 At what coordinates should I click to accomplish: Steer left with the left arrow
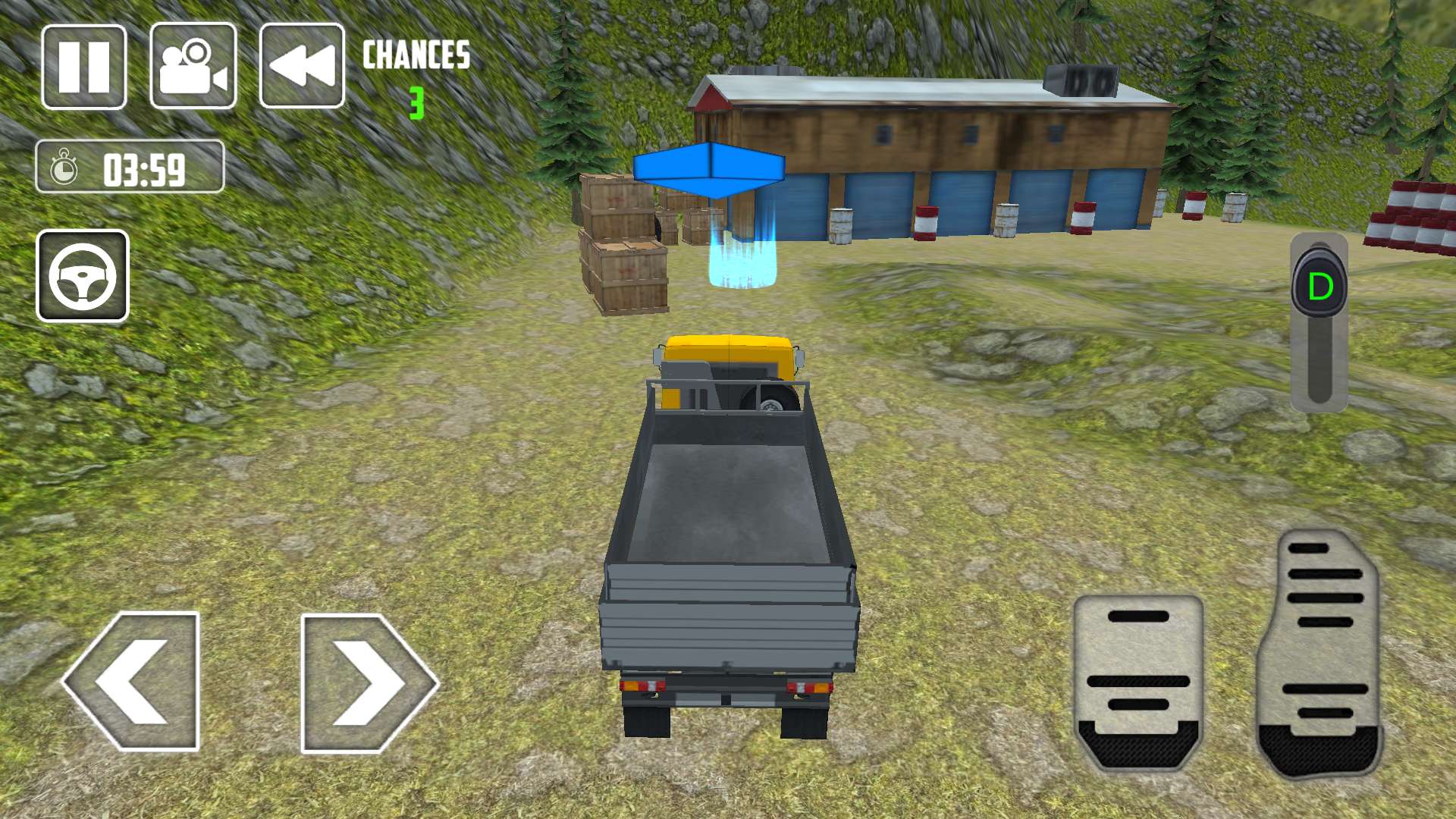click(133, 681)
